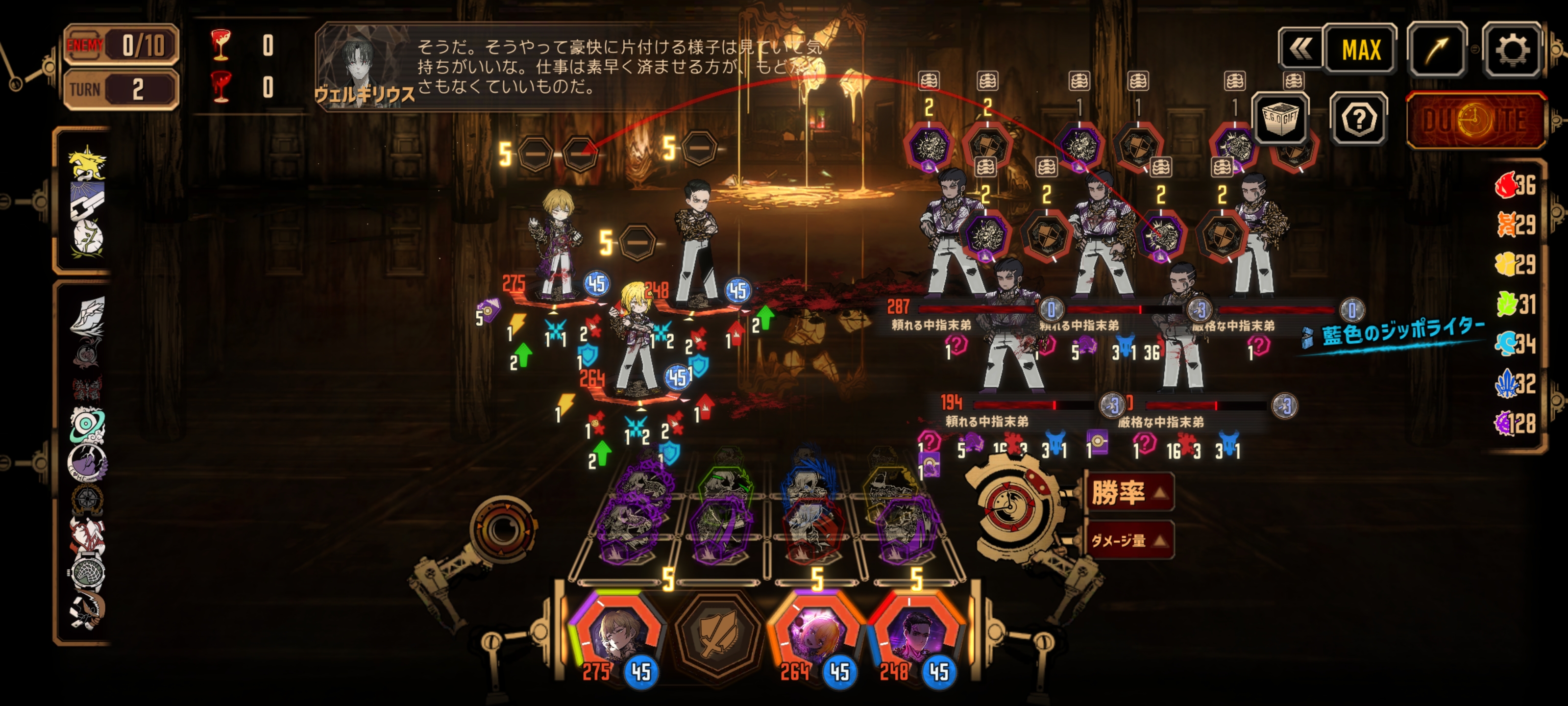
Task: Click the MAX speed button
Action: click(x=1361, y=50)
